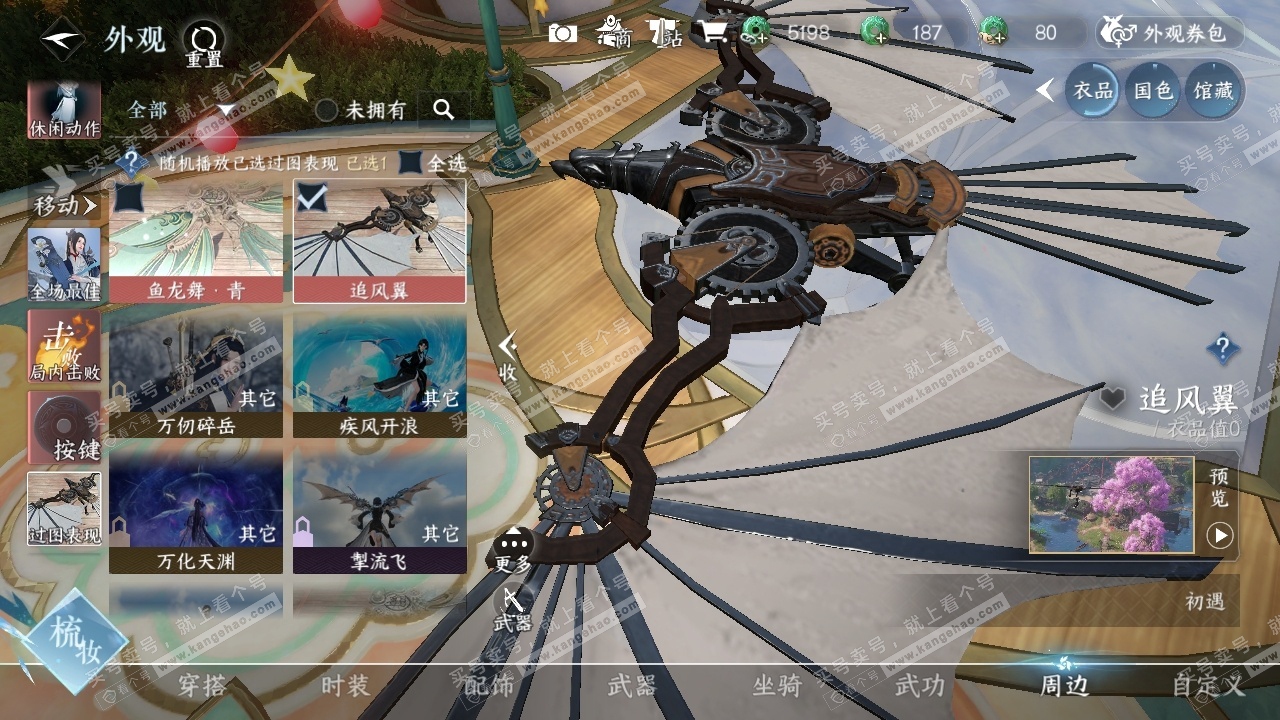Tick the 全选 checkbox
The height and width of the screenshot is (720, 1280).
411,162
